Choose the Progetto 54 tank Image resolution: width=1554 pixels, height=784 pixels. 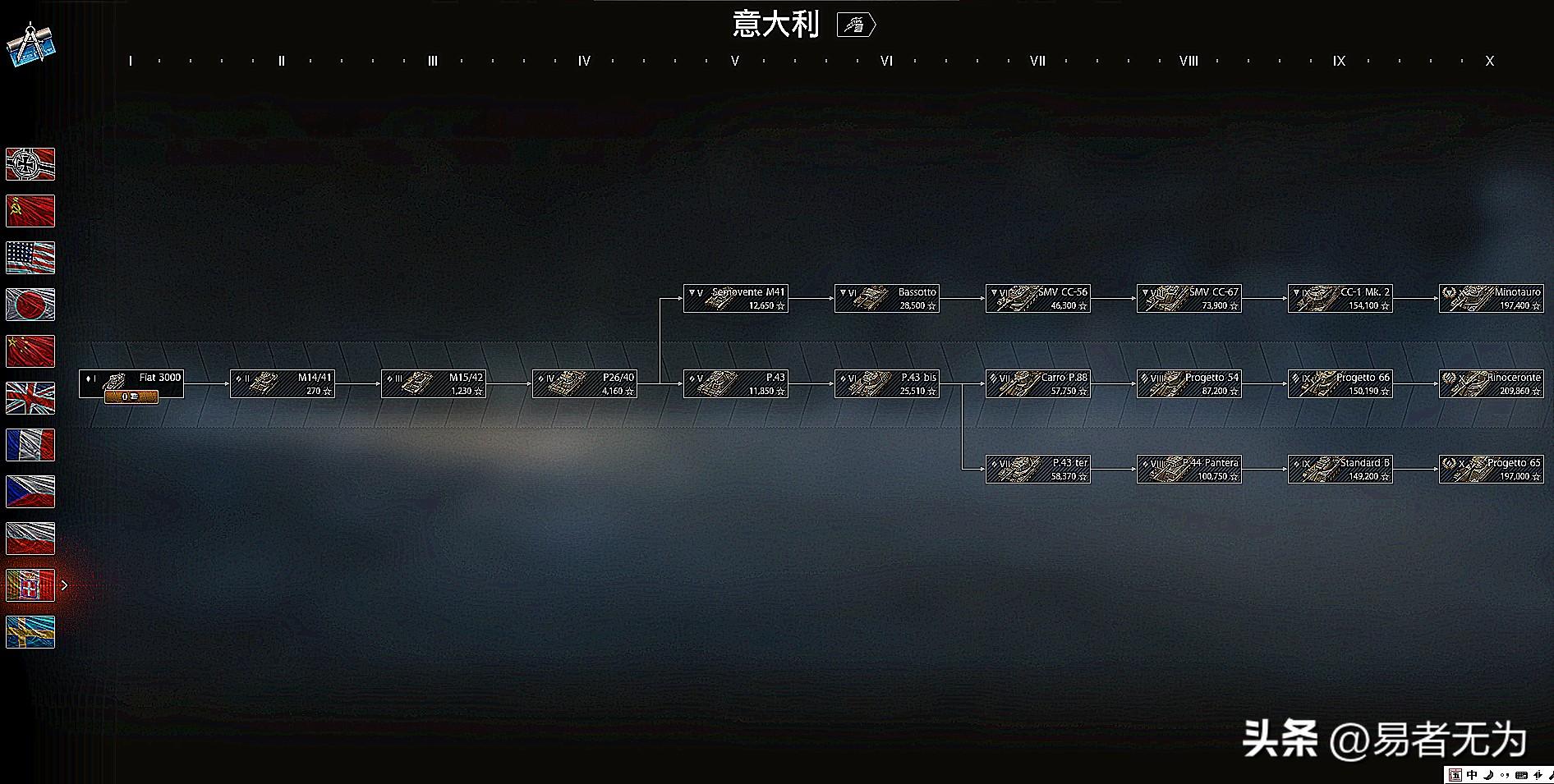pos(1189,383)
